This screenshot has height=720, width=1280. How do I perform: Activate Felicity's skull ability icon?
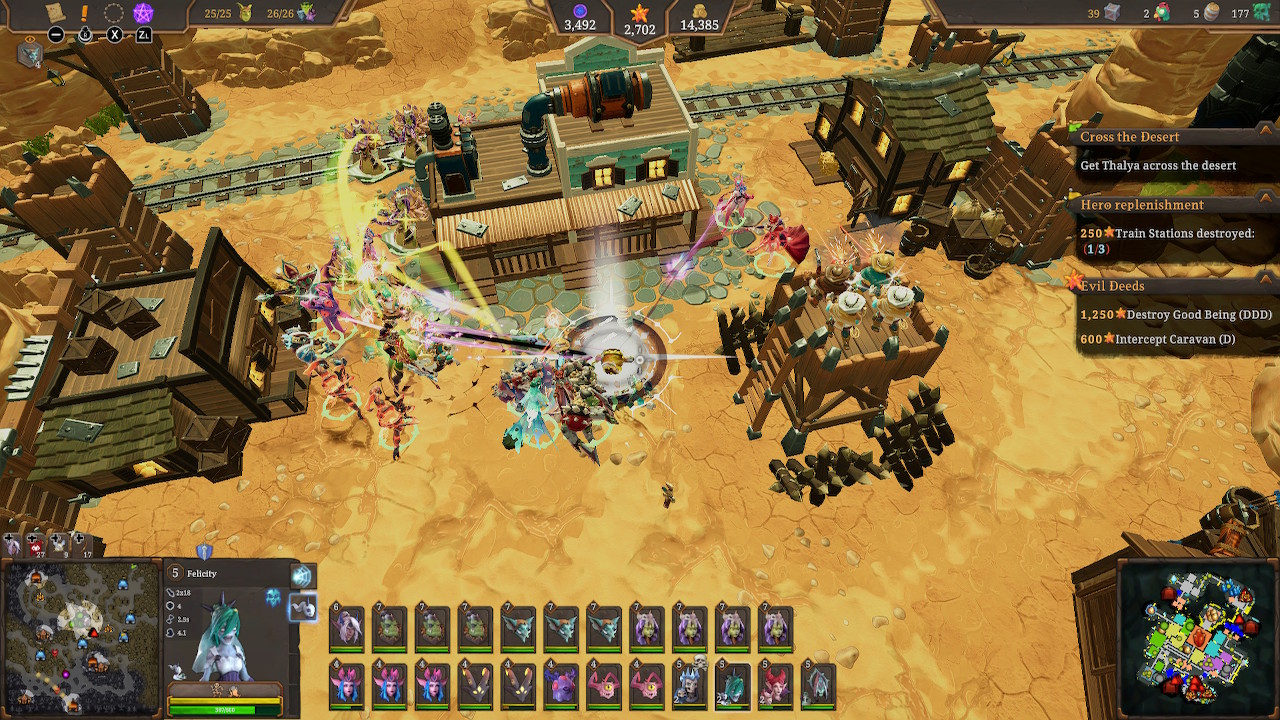[x=304, y=609]
